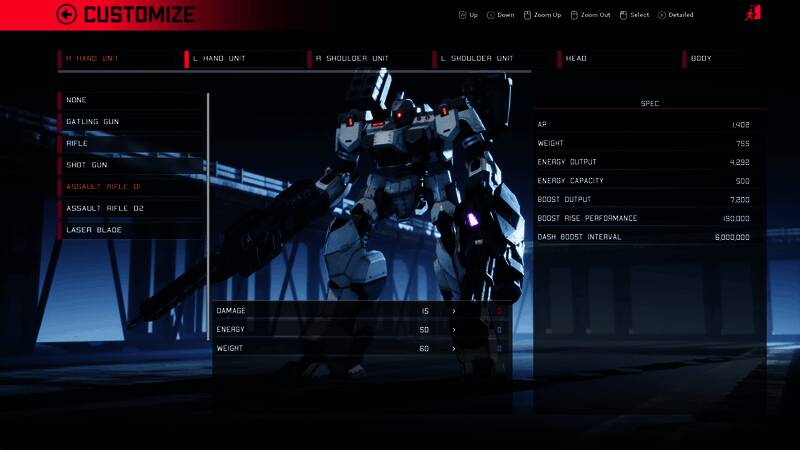Image resolution: width=800 pixels, height=450 pixels.
Task: Pick the Shot Gun weapon
Action: coord(132,165)
